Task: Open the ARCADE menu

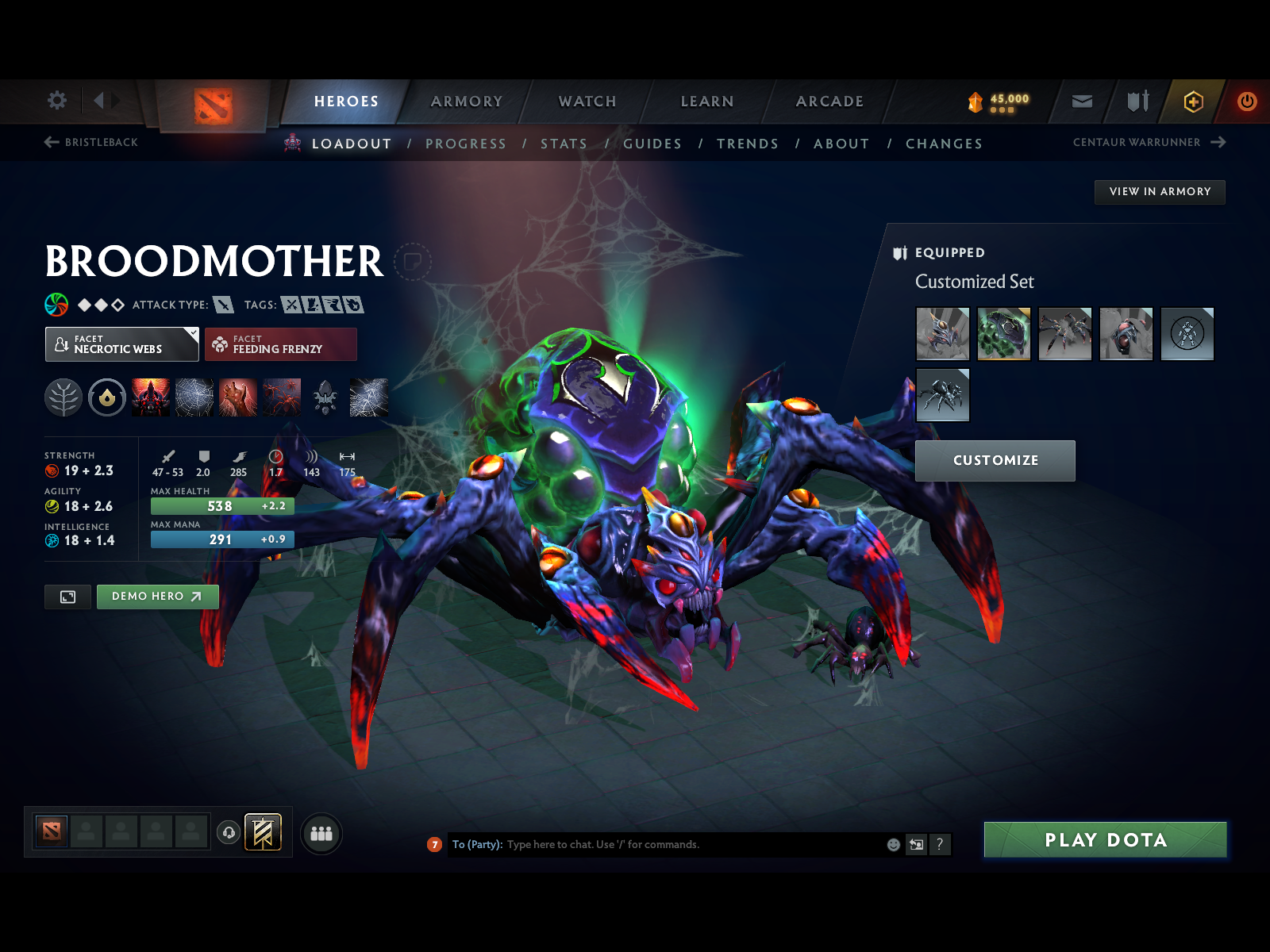Action: (829, 102)
